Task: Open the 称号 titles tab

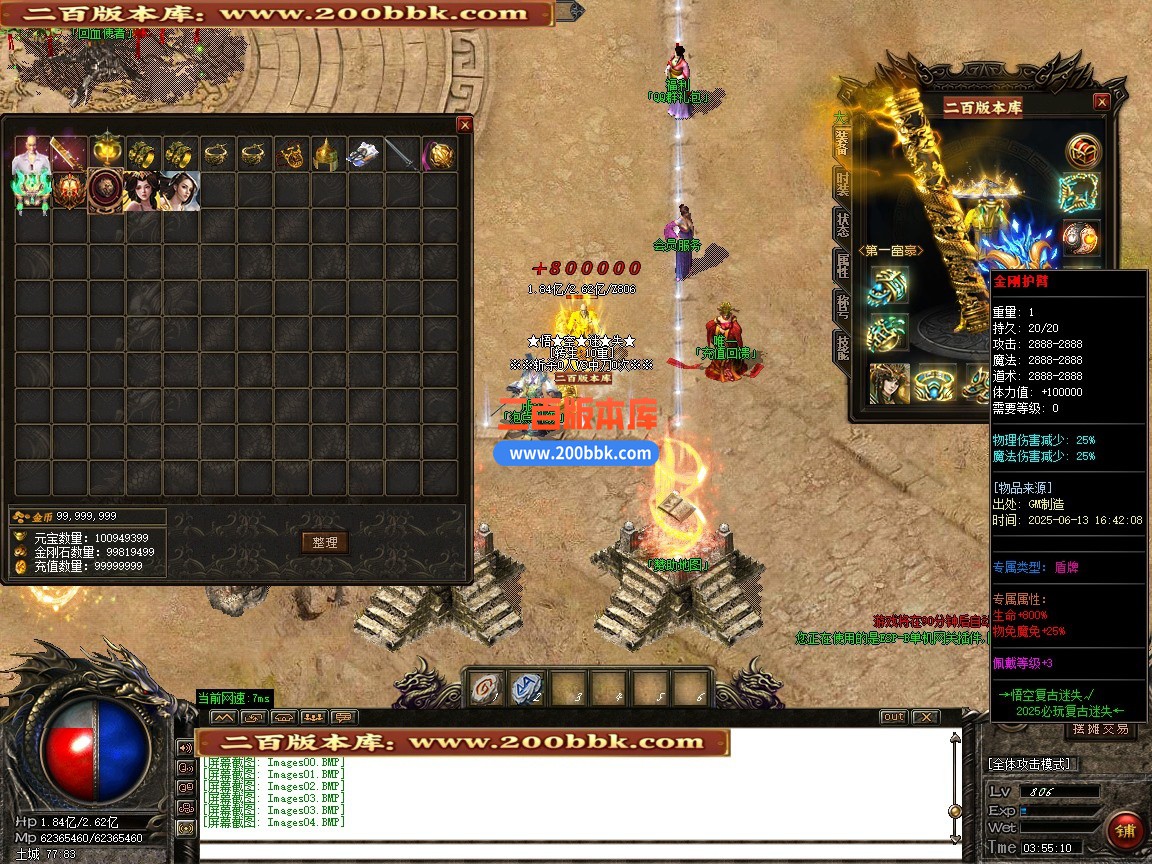Action: tap(842, 308)
